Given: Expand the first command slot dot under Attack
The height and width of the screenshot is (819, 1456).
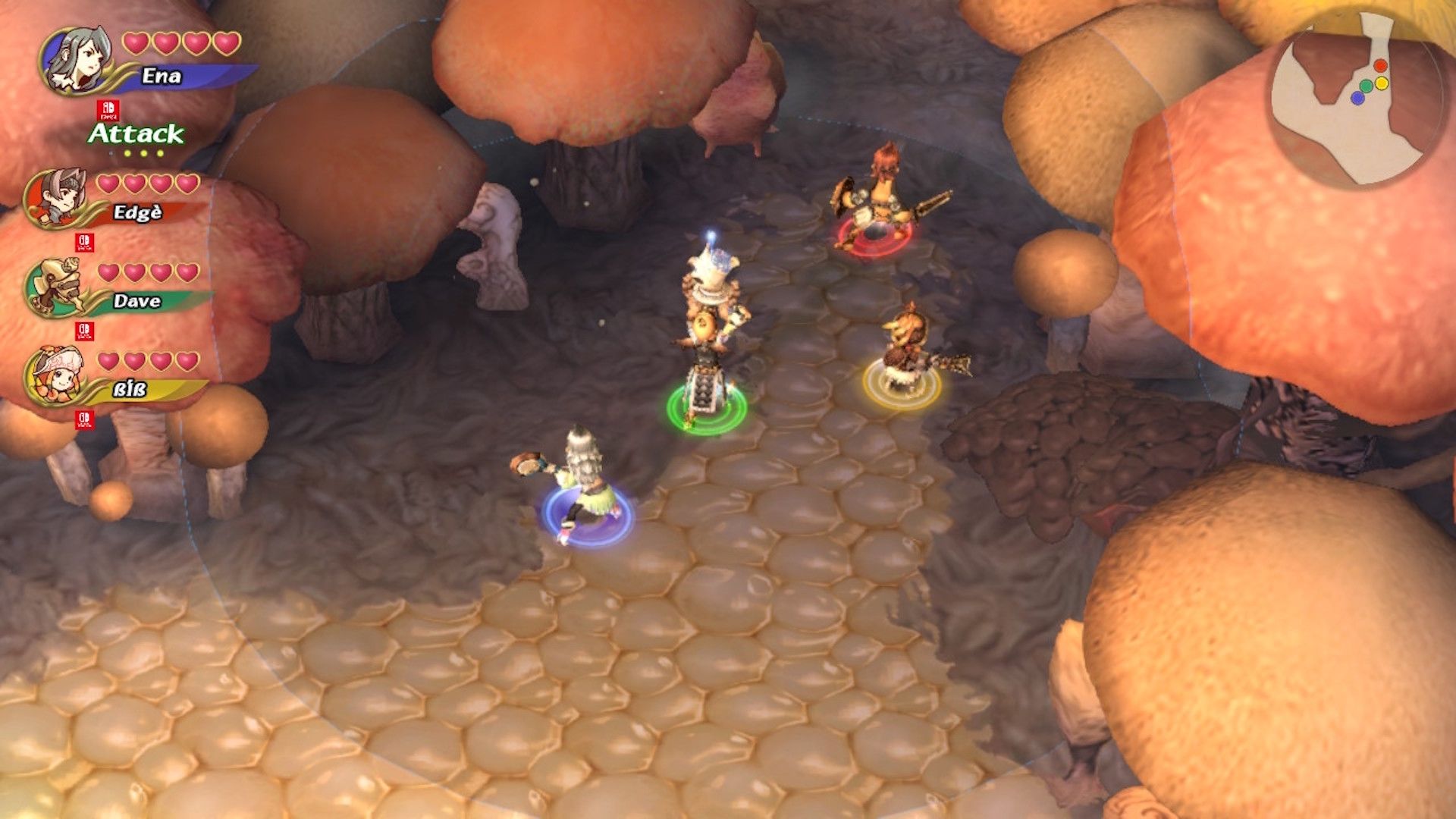Looking at the screenshot, I should (x=127, y=155).
